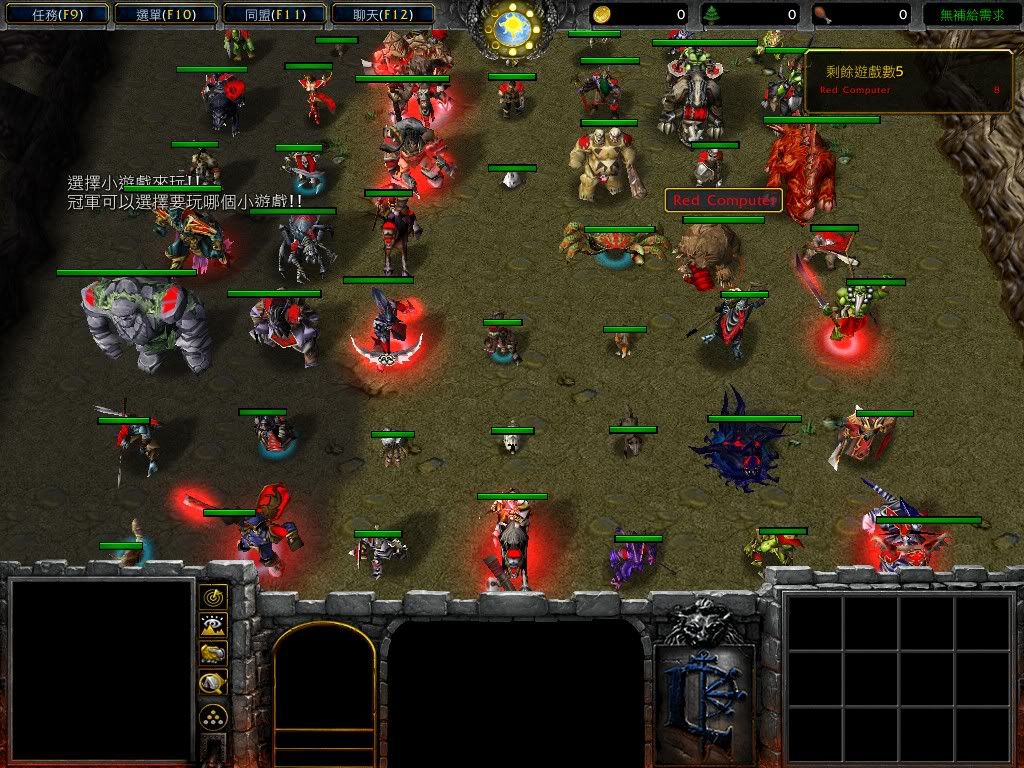Open the 選單 (F10) game menu
The image size is (1024, 768).
click(x=164, y=15)
